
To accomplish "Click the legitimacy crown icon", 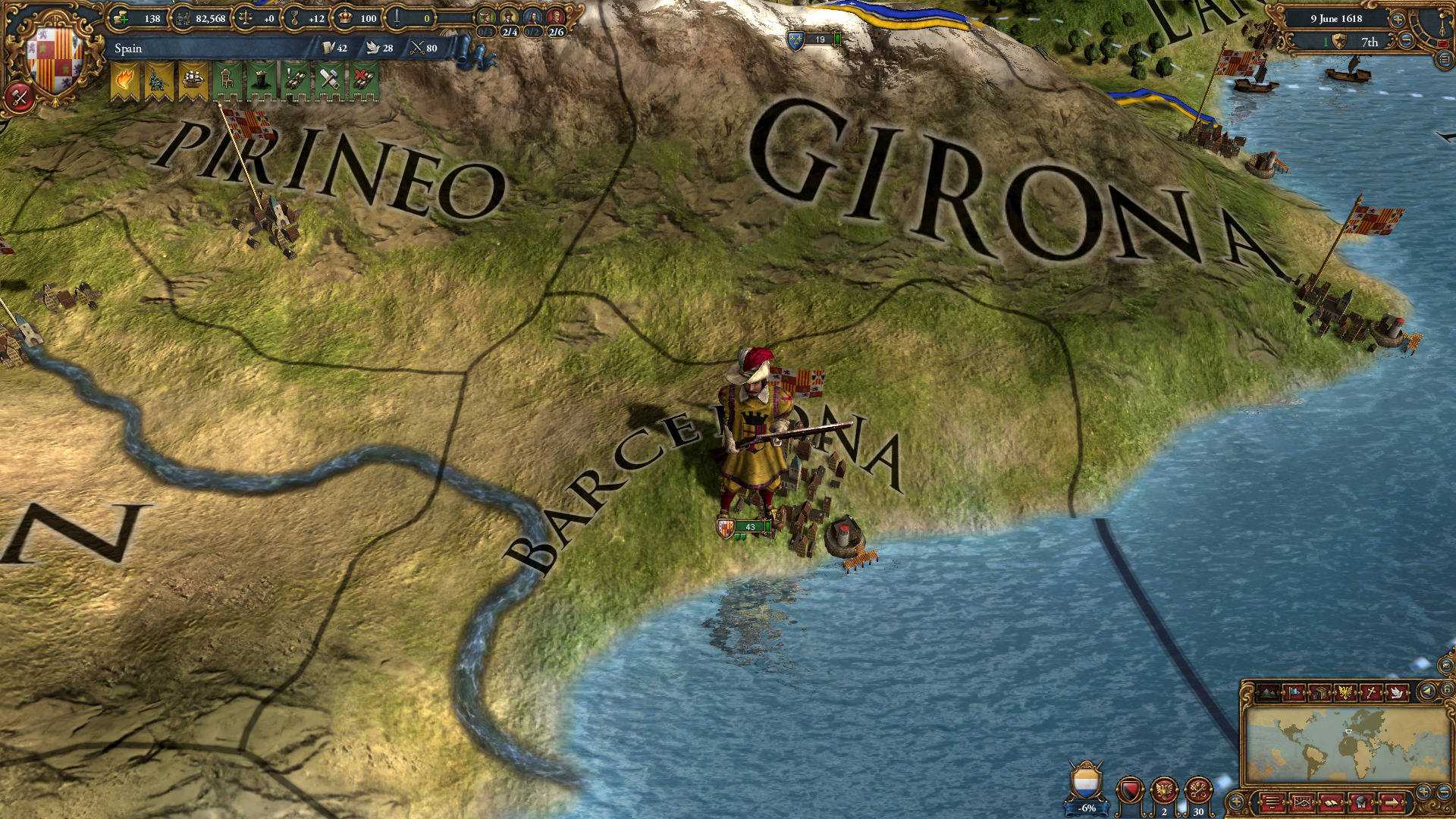I will (345, 17).
